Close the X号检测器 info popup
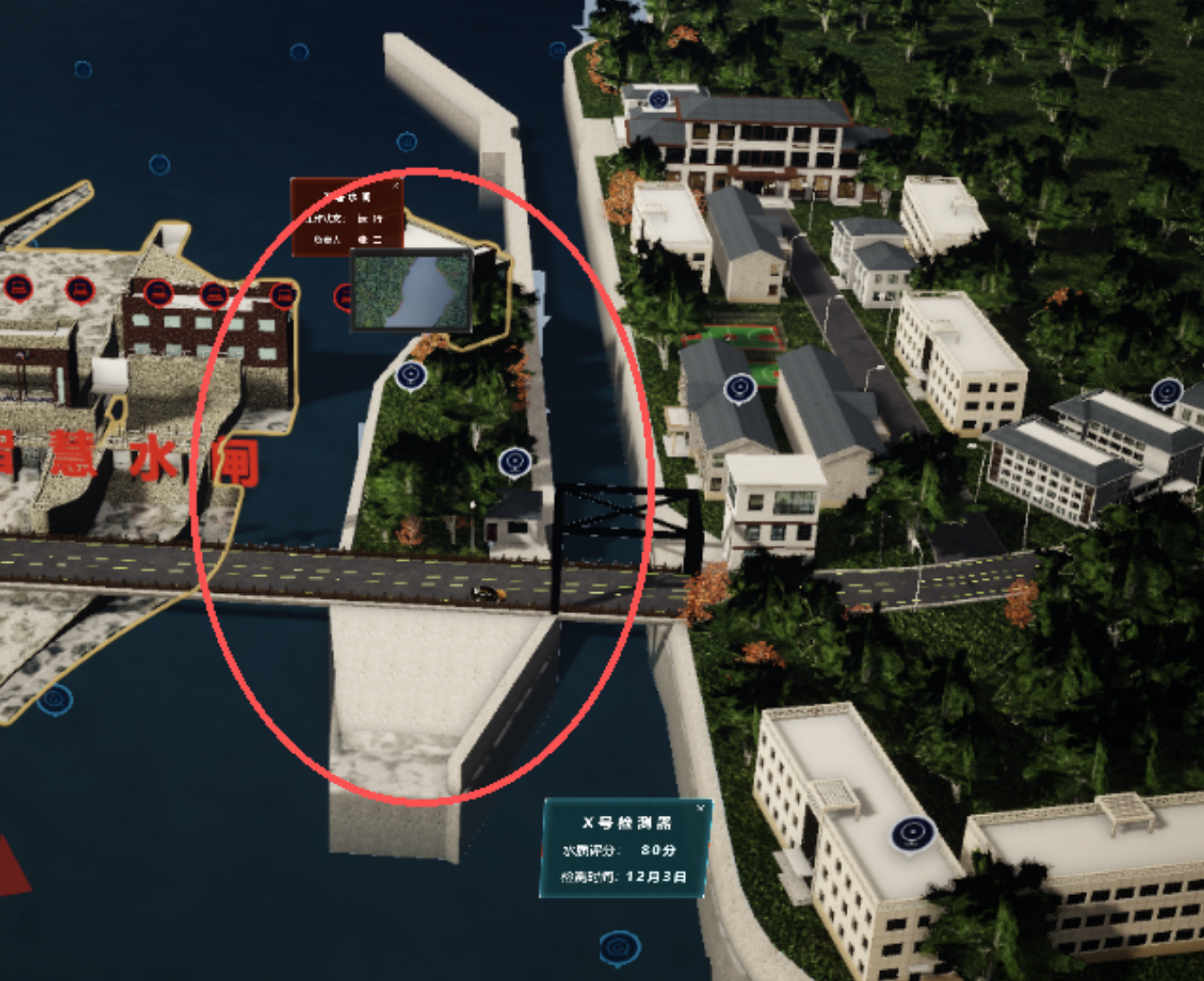The width and height of the screenshot is (1204, 981). click(700, 809)
